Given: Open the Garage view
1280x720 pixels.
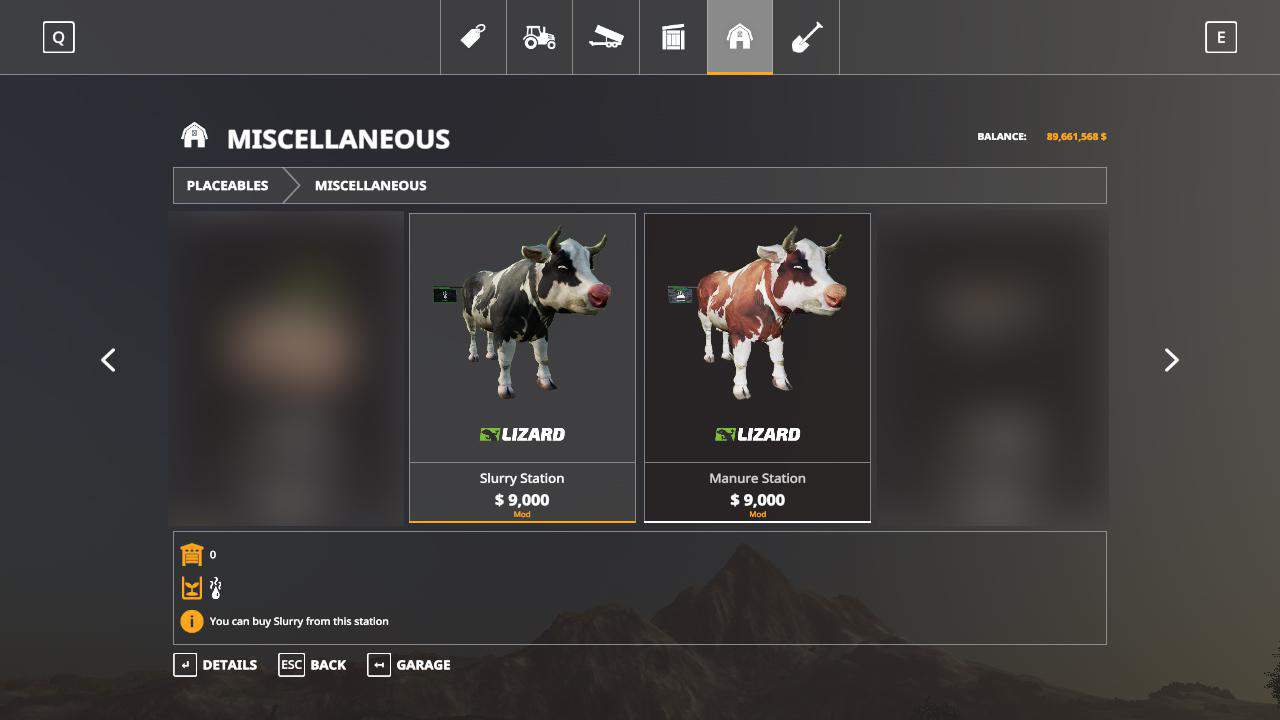Looking at the screenshot, I should (x=410, y=665).
